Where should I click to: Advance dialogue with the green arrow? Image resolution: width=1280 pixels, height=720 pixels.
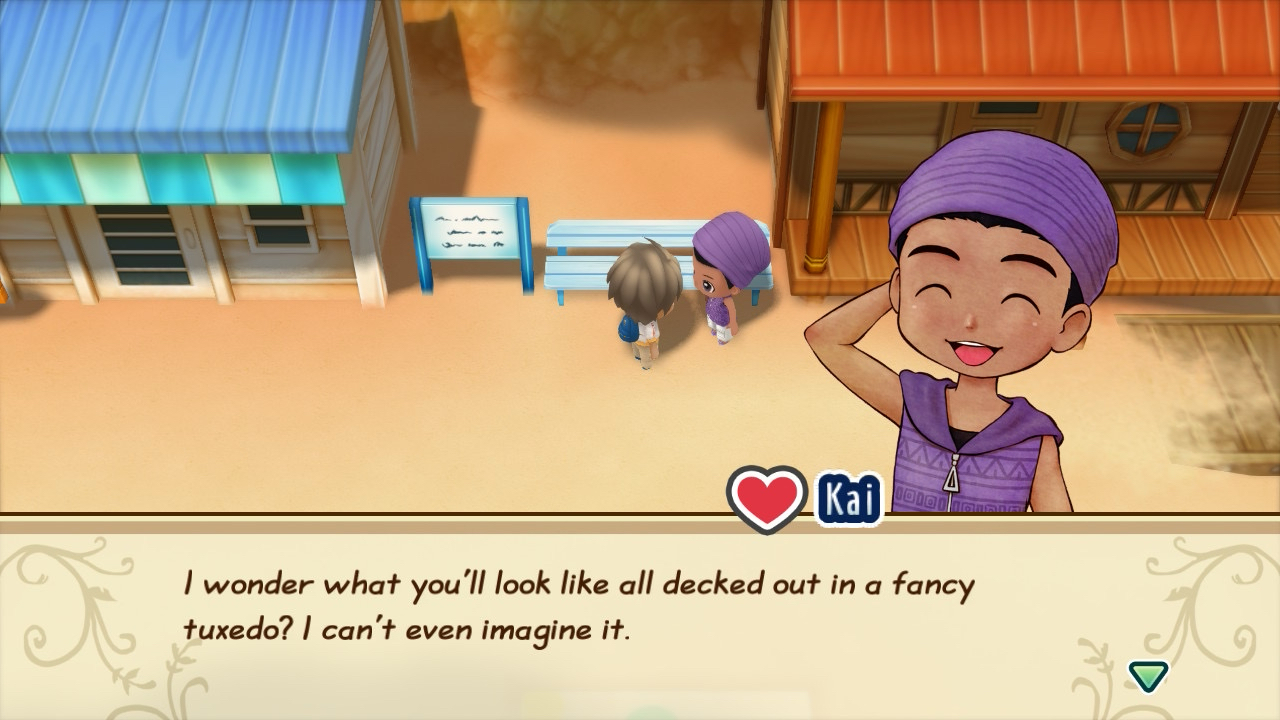1148,675
